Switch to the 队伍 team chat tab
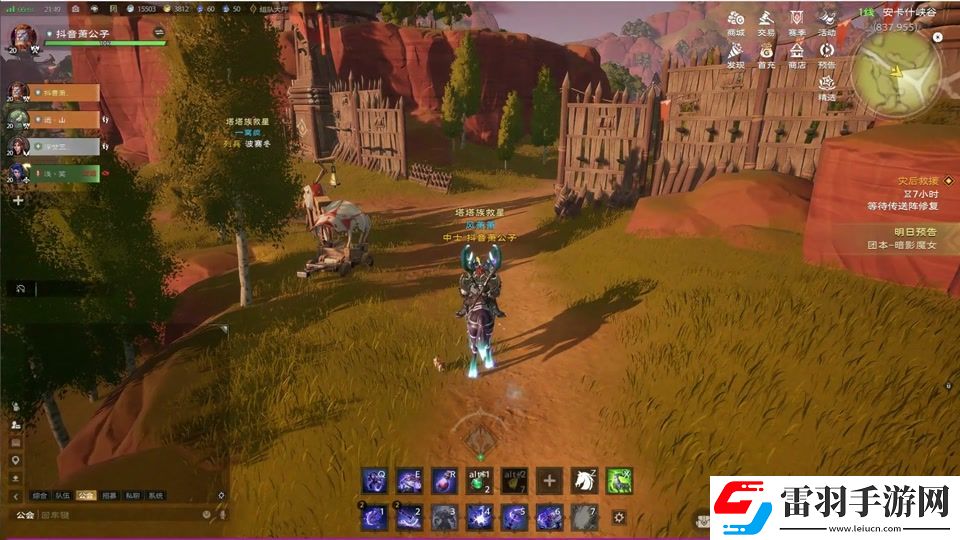Image resolution: width=960 pixels, height=540 pixels. [63, 495]
